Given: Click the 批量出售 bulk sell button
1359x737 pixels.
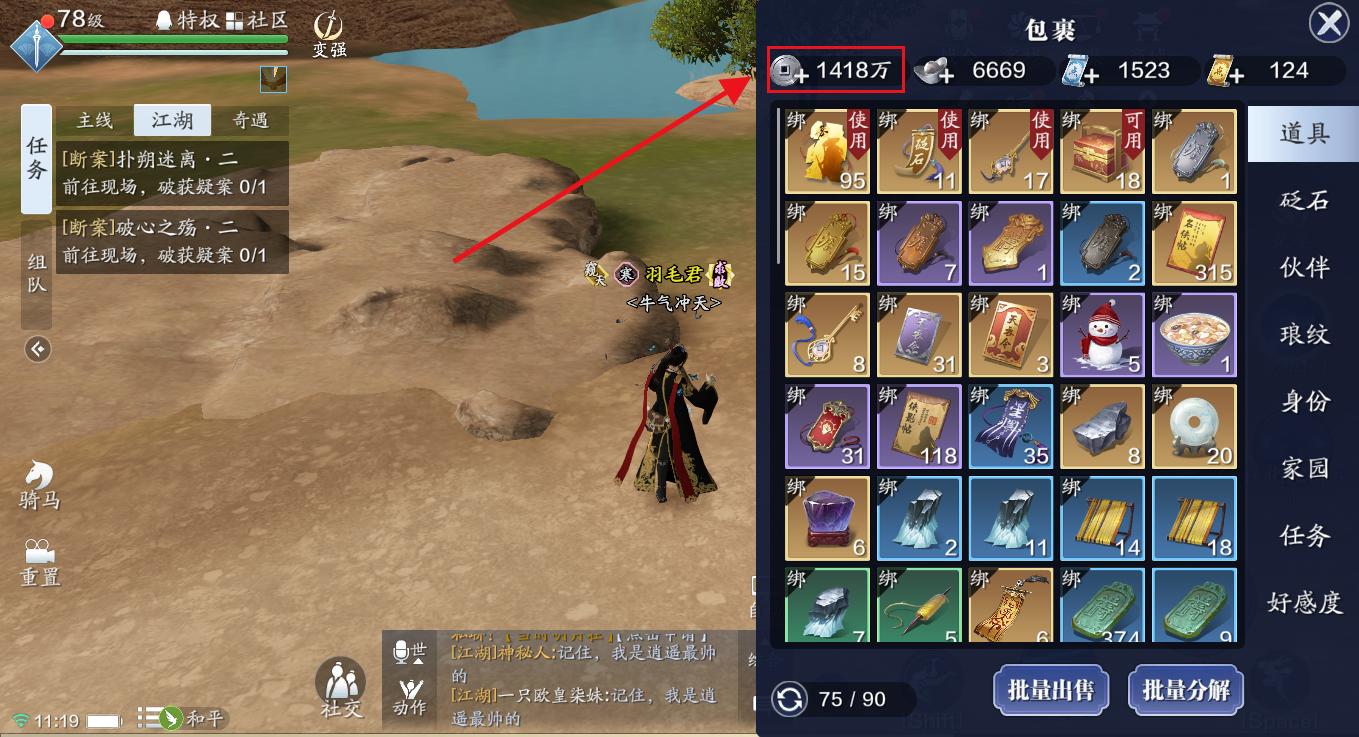Looking at the screenshot, I should [1050, 690].
